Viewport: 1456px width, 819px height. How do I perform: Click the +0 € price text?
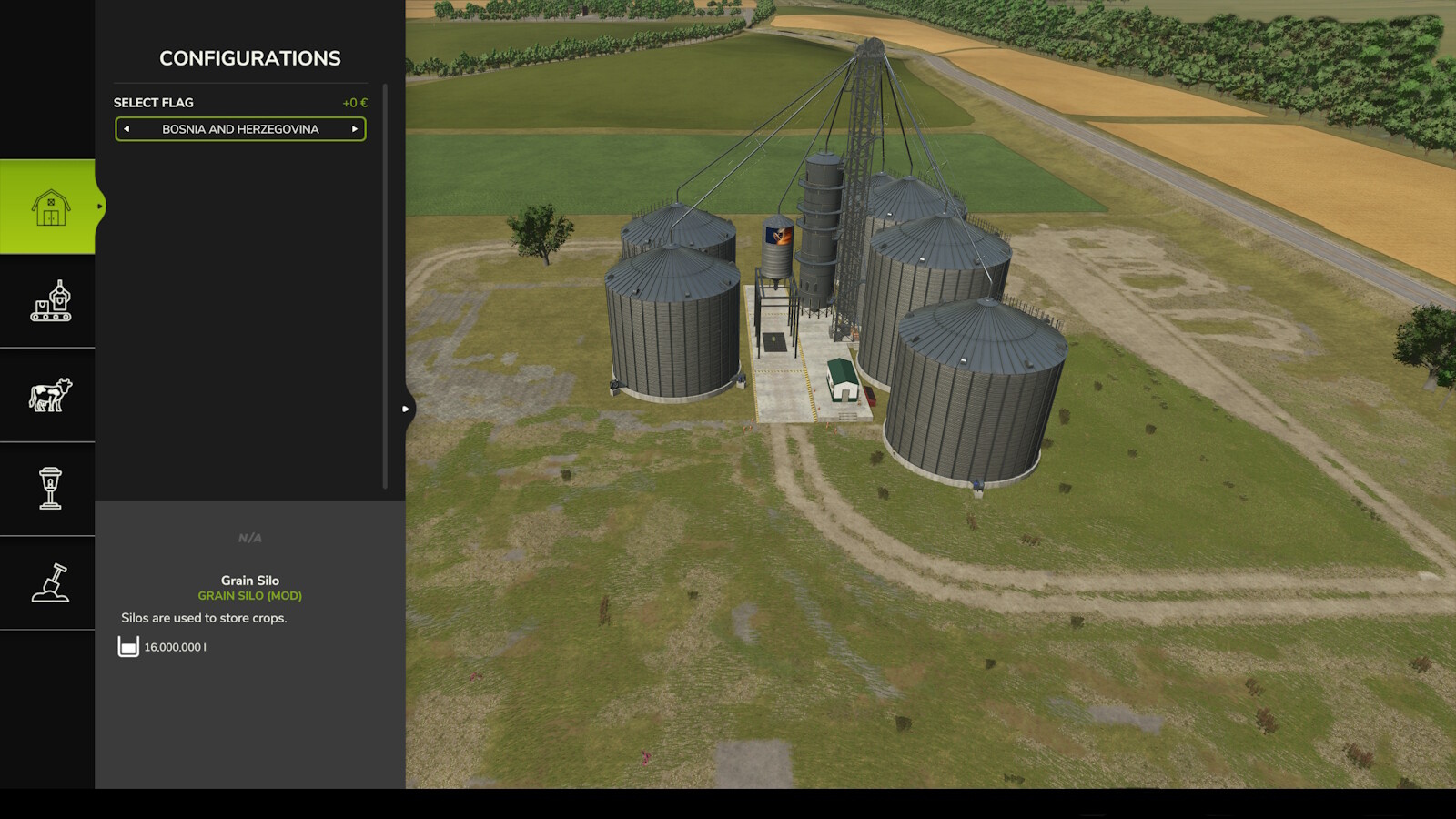pos(354,102)
